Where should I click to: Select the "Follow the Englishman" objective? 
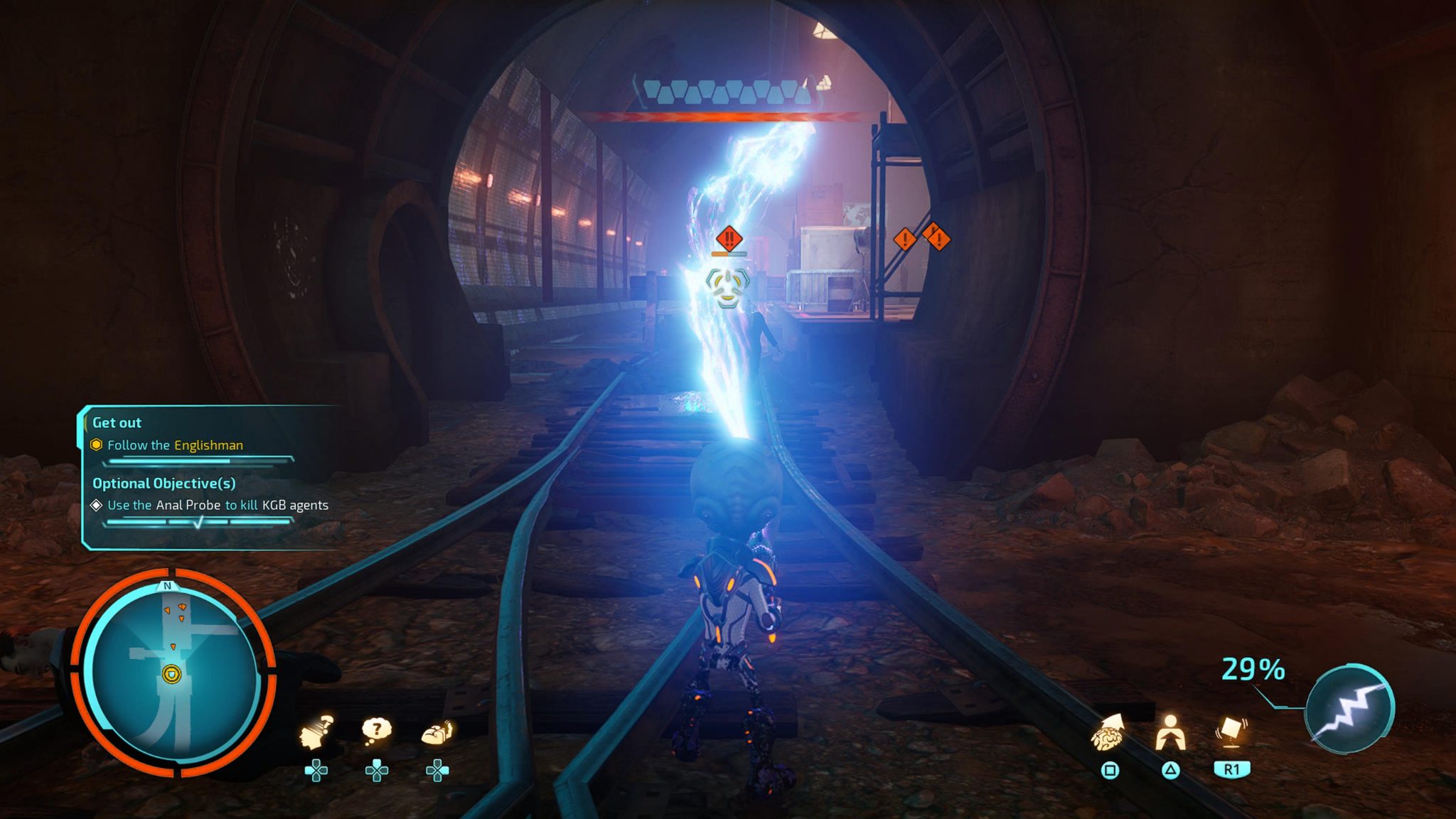click(x=175, y=445)
